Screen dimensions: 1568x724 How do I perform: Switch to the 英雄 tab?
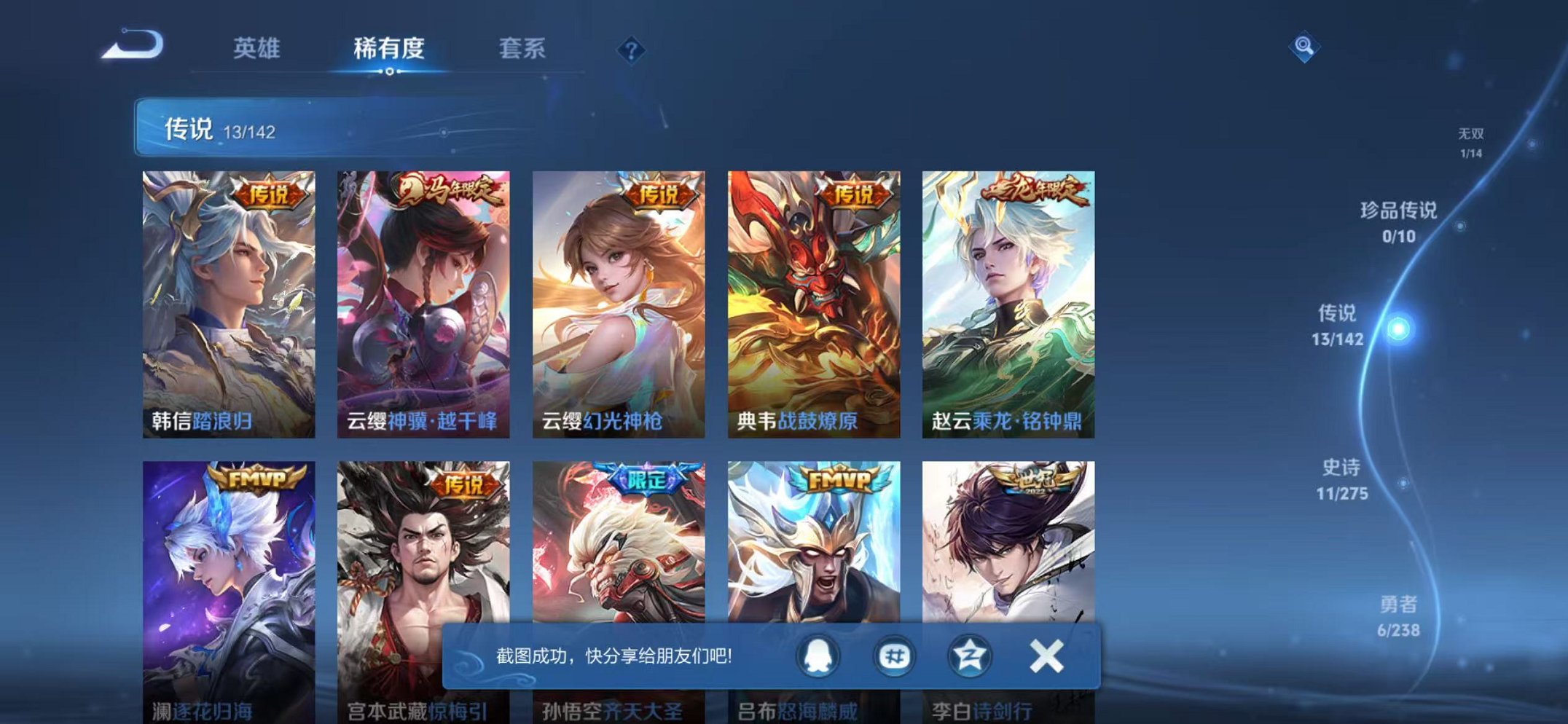(x=259, y=47)
